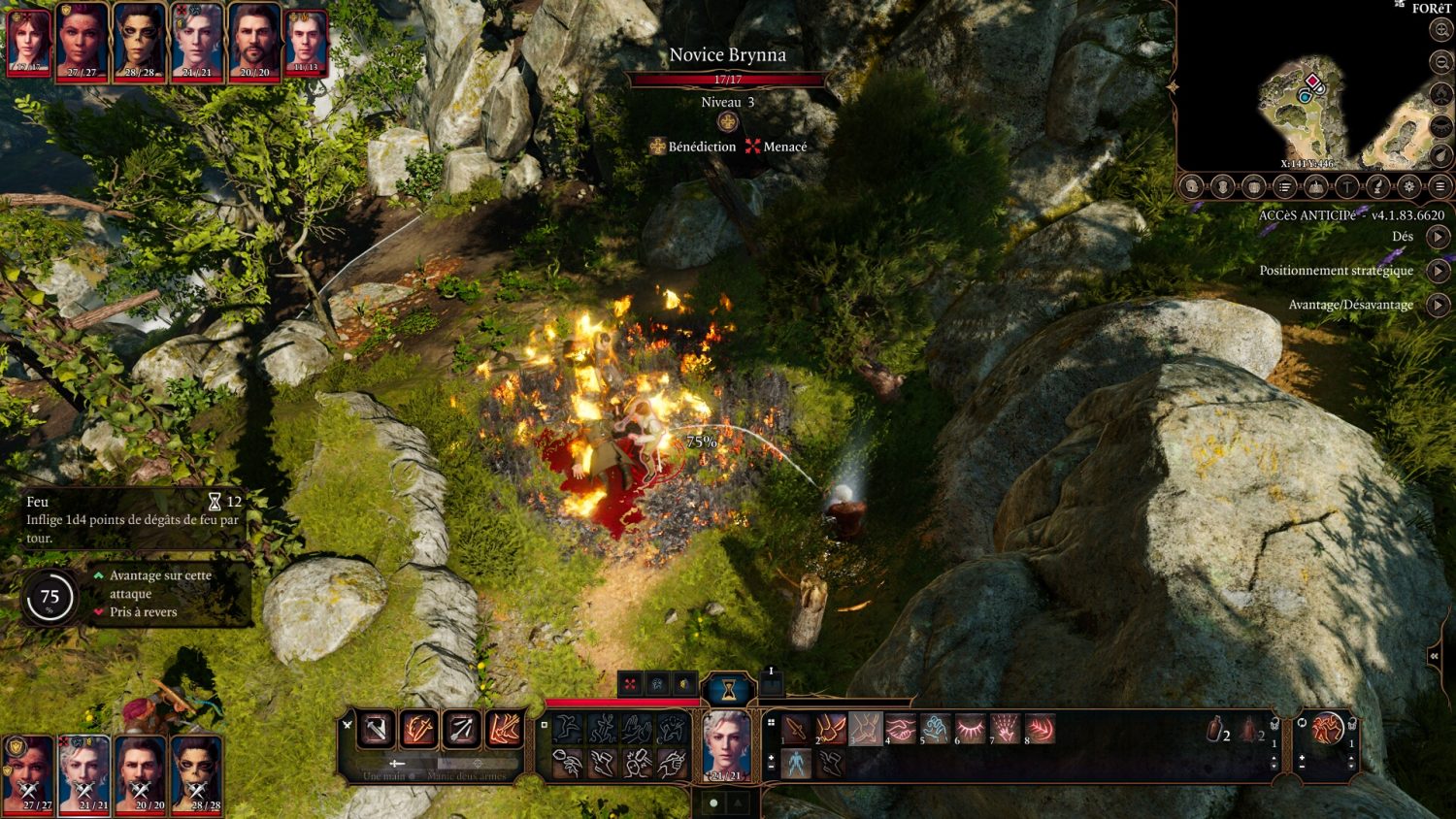Activate the closed-eye spell in slot 6

click(x=971, y=728)
